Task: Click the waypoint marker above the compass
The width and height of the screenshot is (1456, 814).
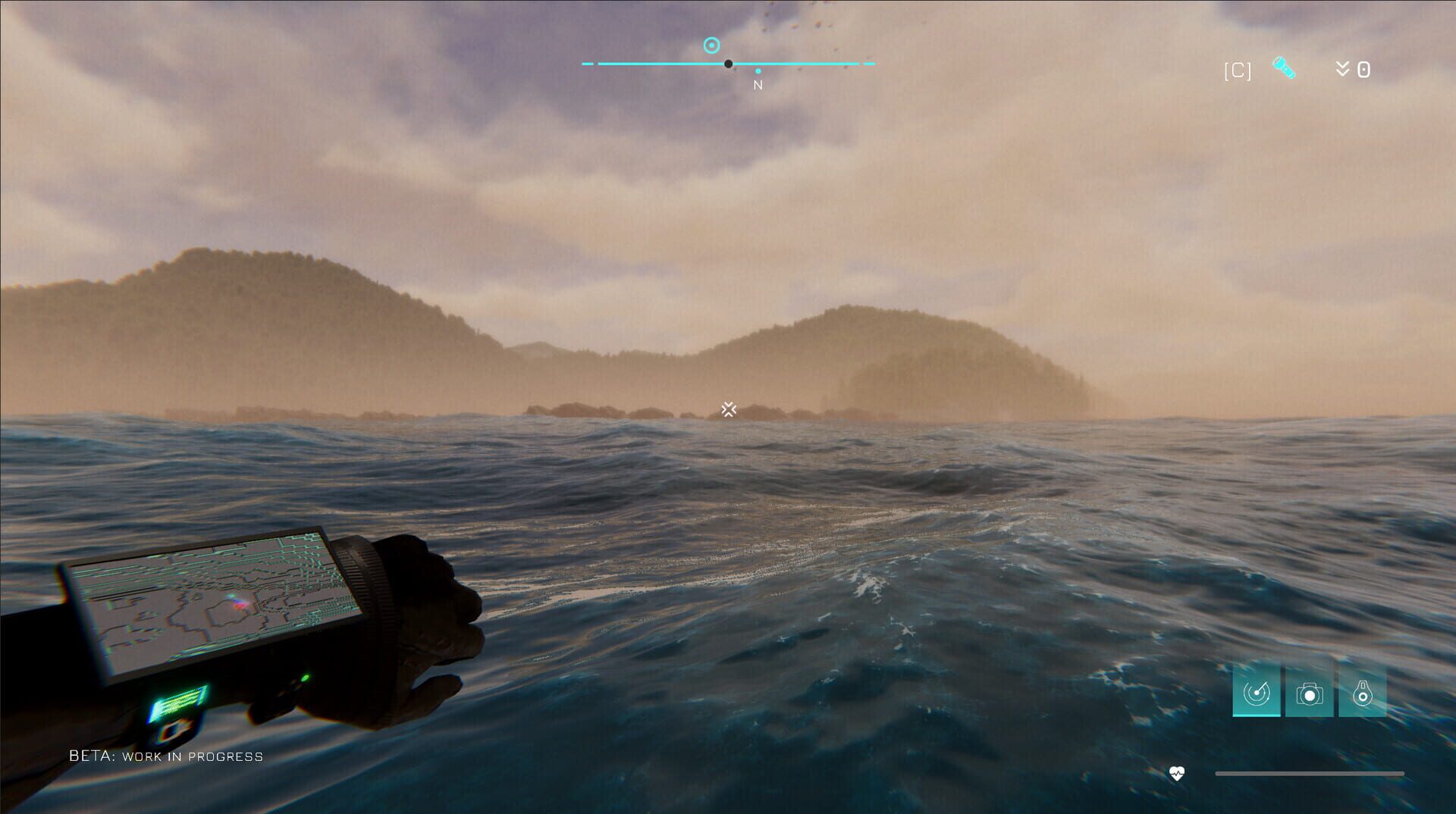Action: click(x=710, y=45)
